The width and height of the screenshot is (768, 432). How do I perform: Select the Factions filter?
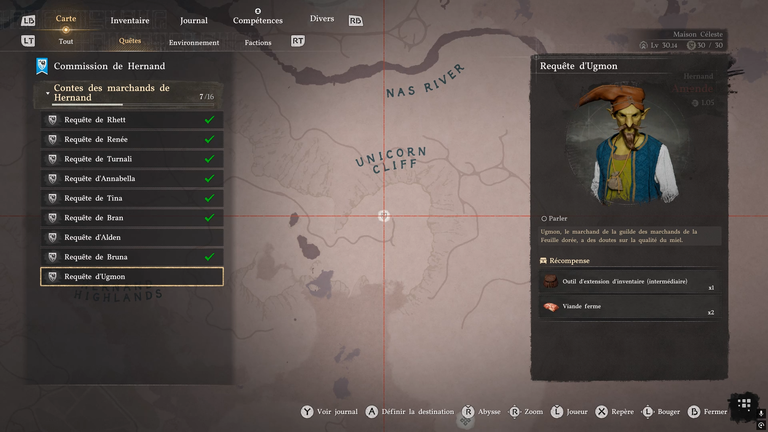coord(258,43)
